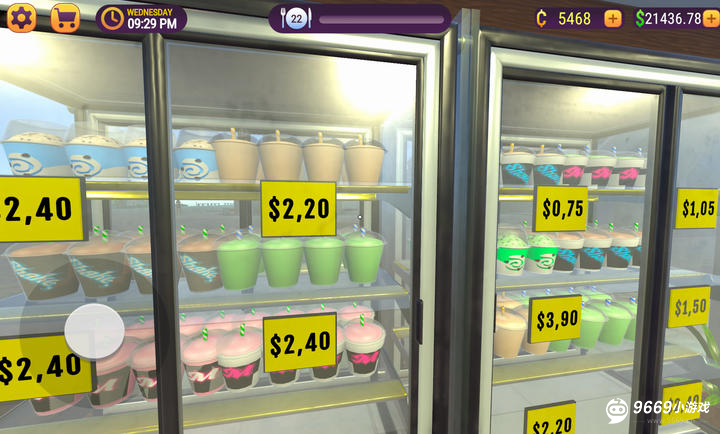Viewport: 720px width, 434px height.
Task: Open the gear settings menu
Action: point(21,18)
